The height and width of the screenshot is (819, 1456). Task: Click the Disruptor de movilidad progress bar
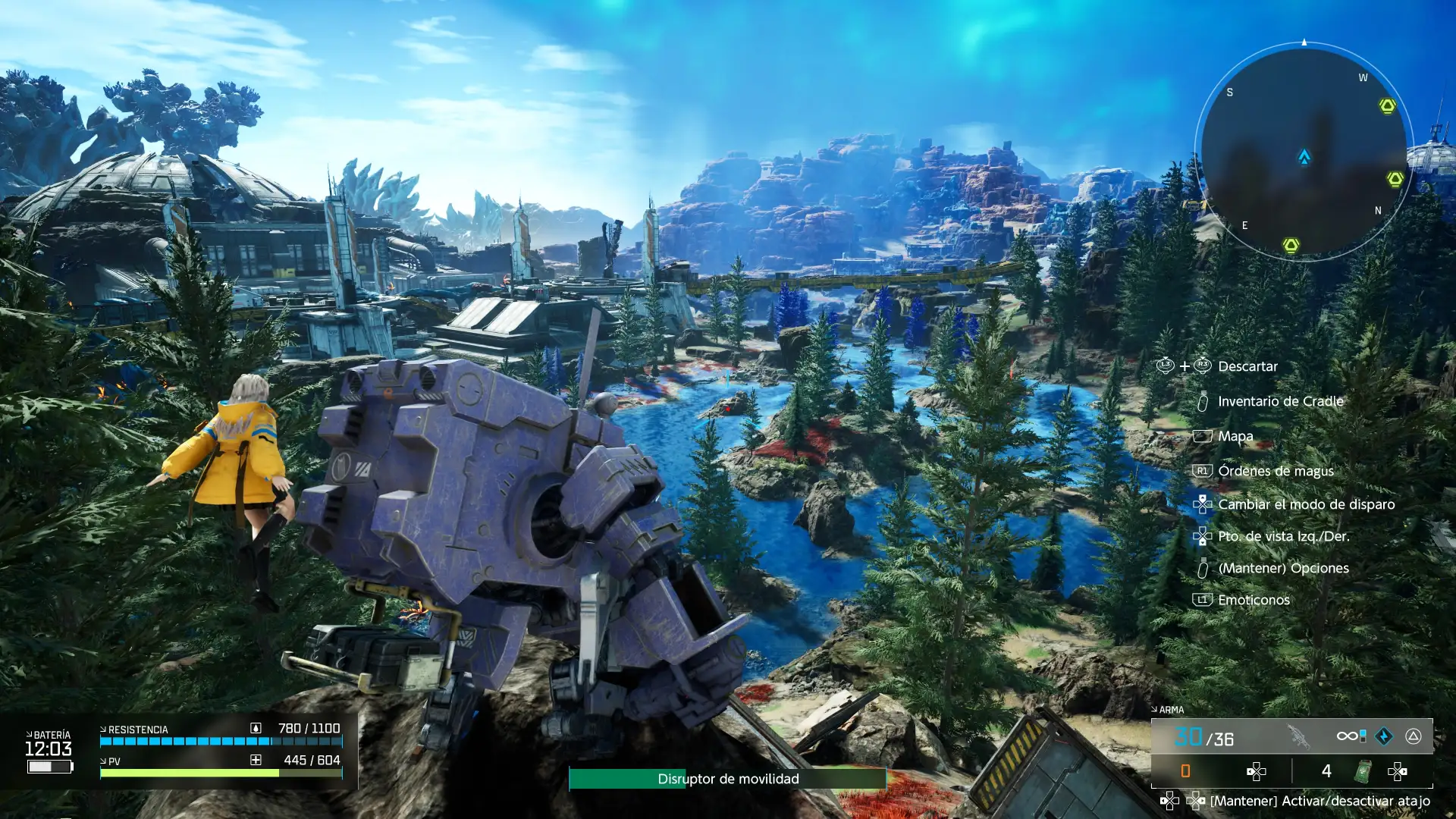(728, 780)
